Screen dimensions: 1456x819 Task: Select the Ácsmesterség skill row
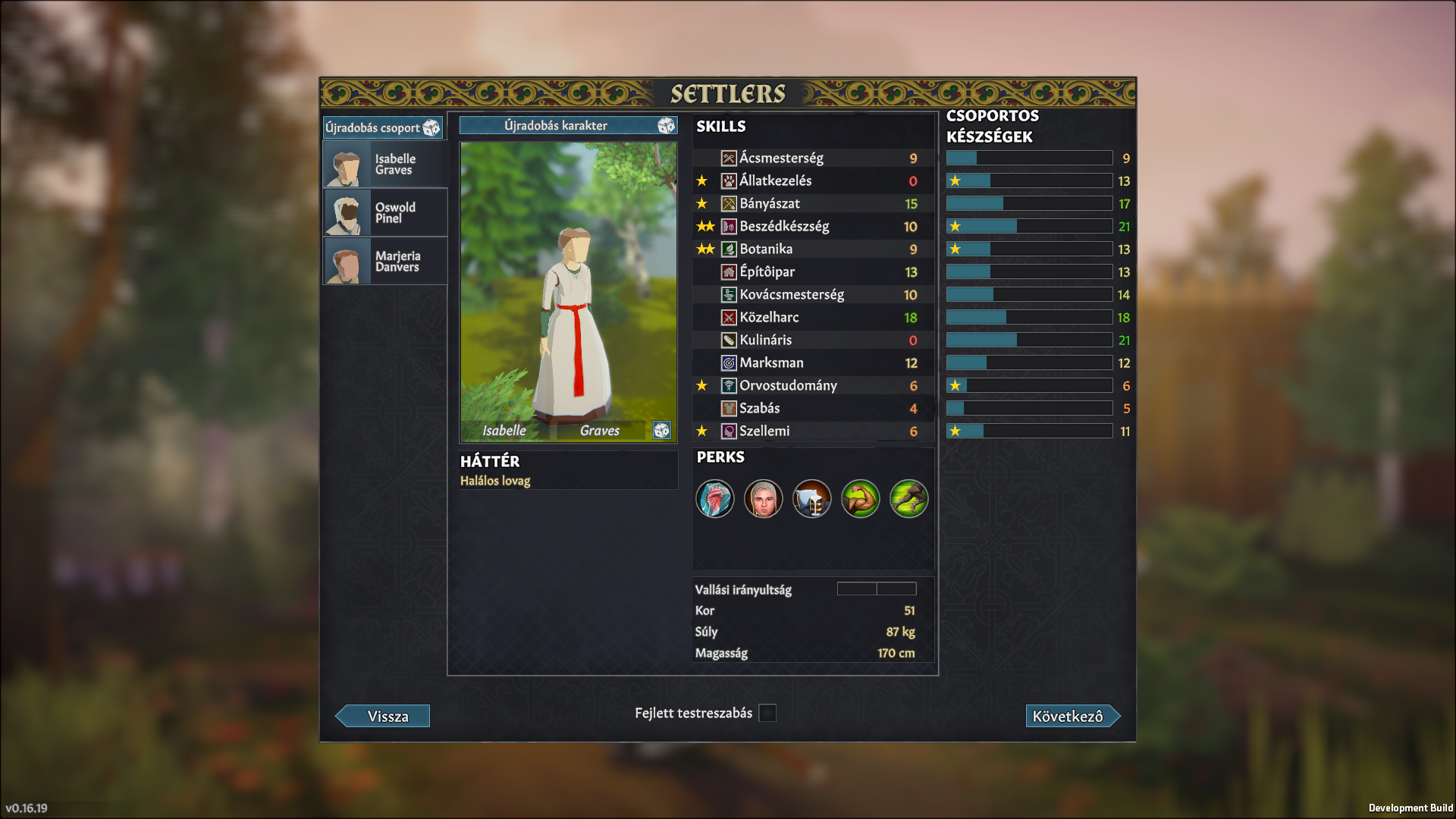pos(813,158)
